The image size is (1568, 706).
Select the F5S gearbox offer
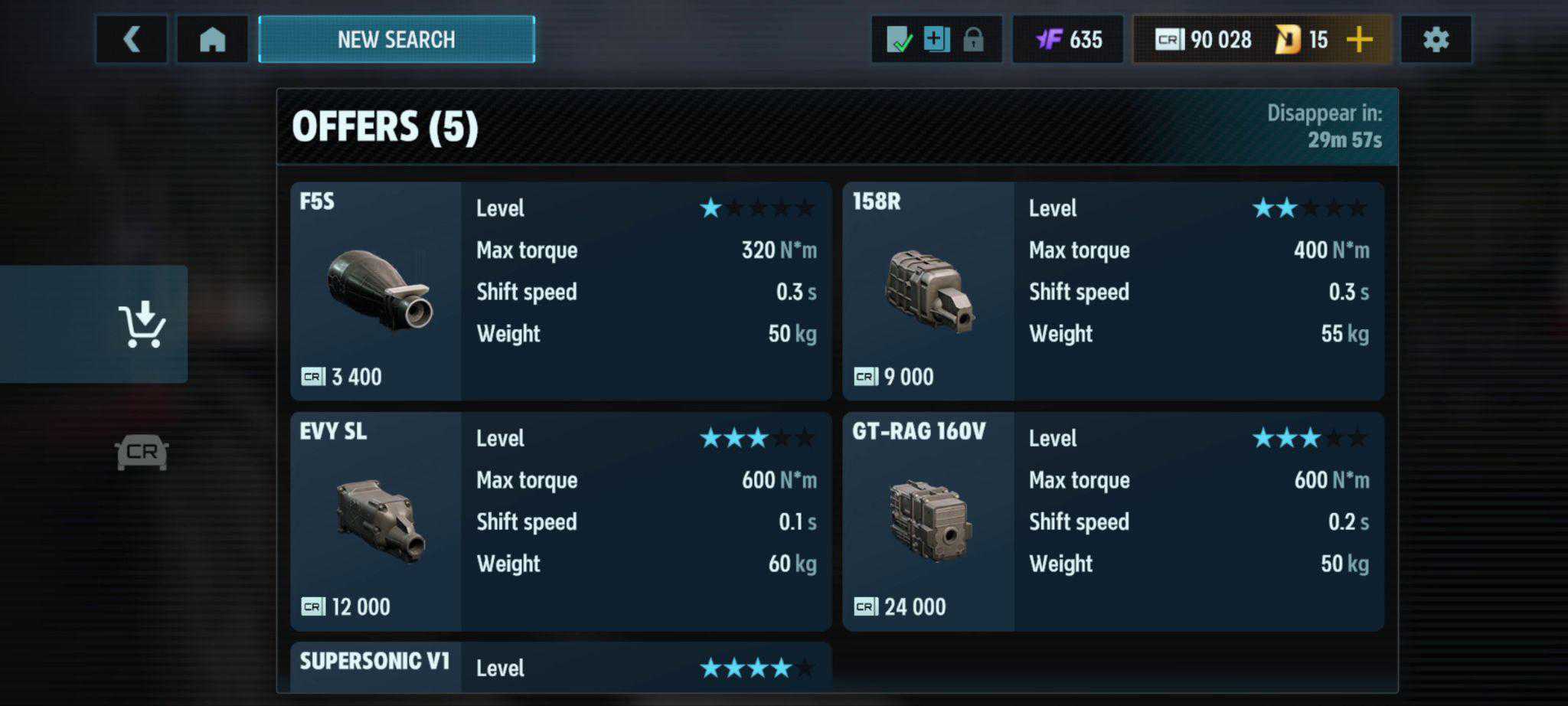(x=560, y=291)
